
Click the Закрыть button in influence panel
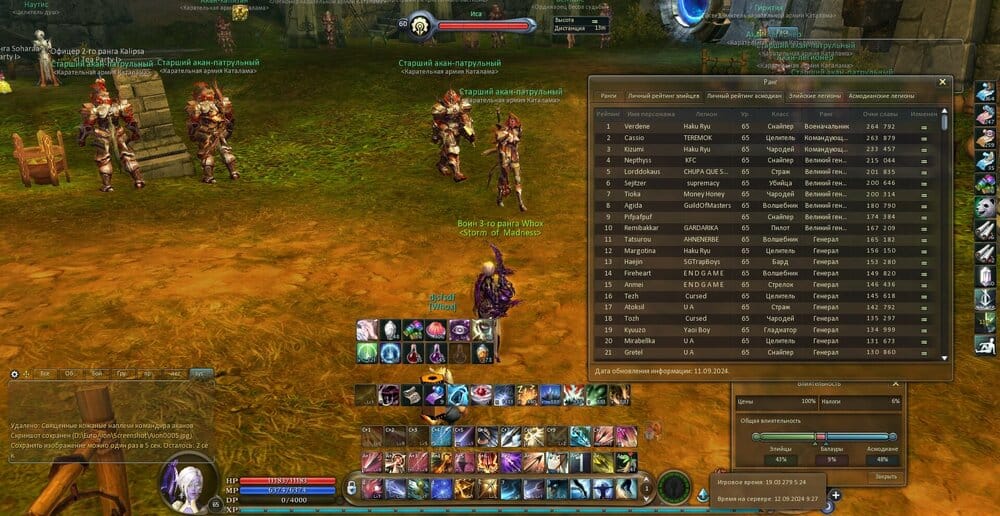pos(886,476)
